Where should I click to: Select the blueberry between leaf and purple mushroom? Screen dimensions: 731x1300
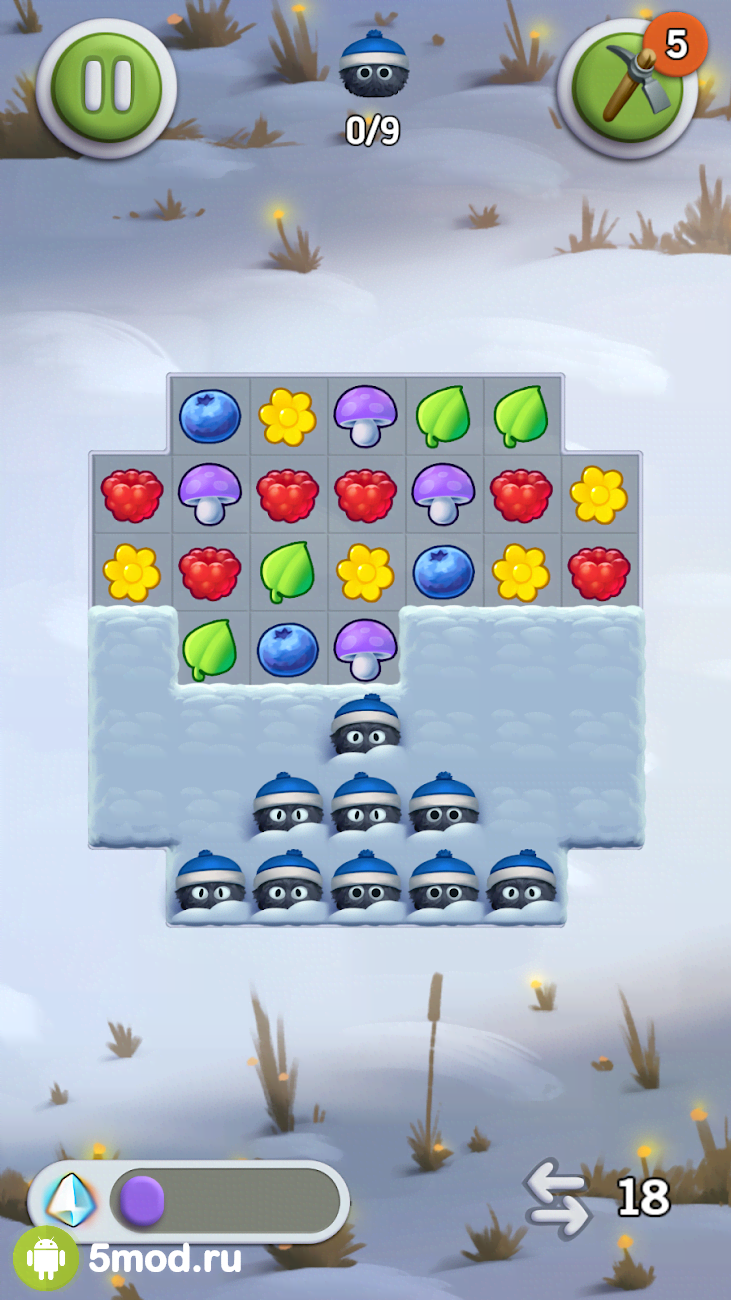coord(287,649)
